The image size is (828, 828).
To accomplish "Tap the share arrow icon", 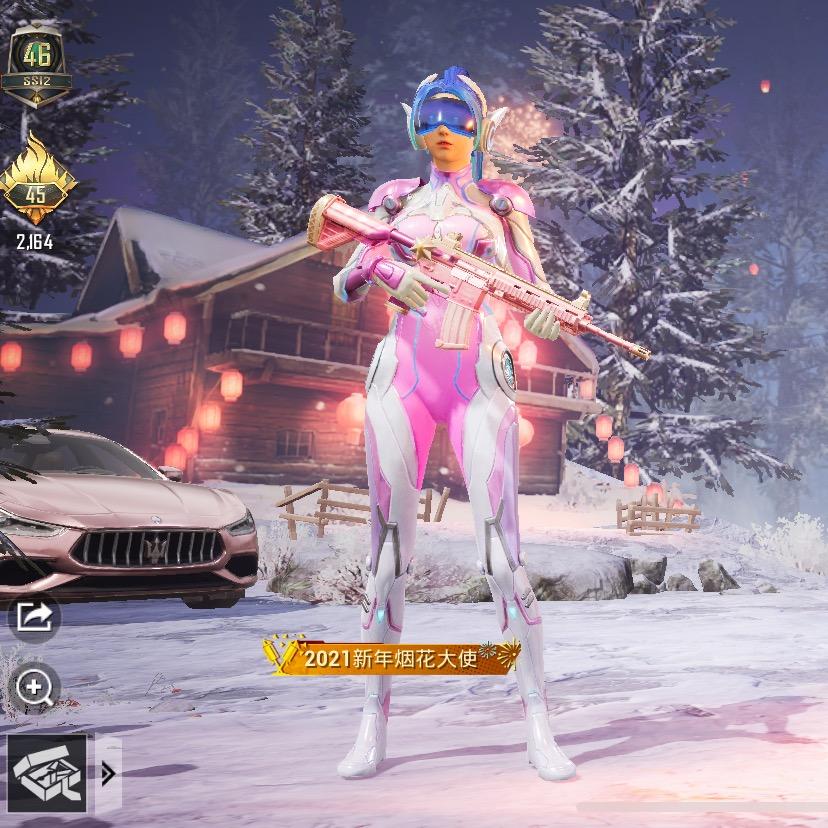I will click(35, 617).
